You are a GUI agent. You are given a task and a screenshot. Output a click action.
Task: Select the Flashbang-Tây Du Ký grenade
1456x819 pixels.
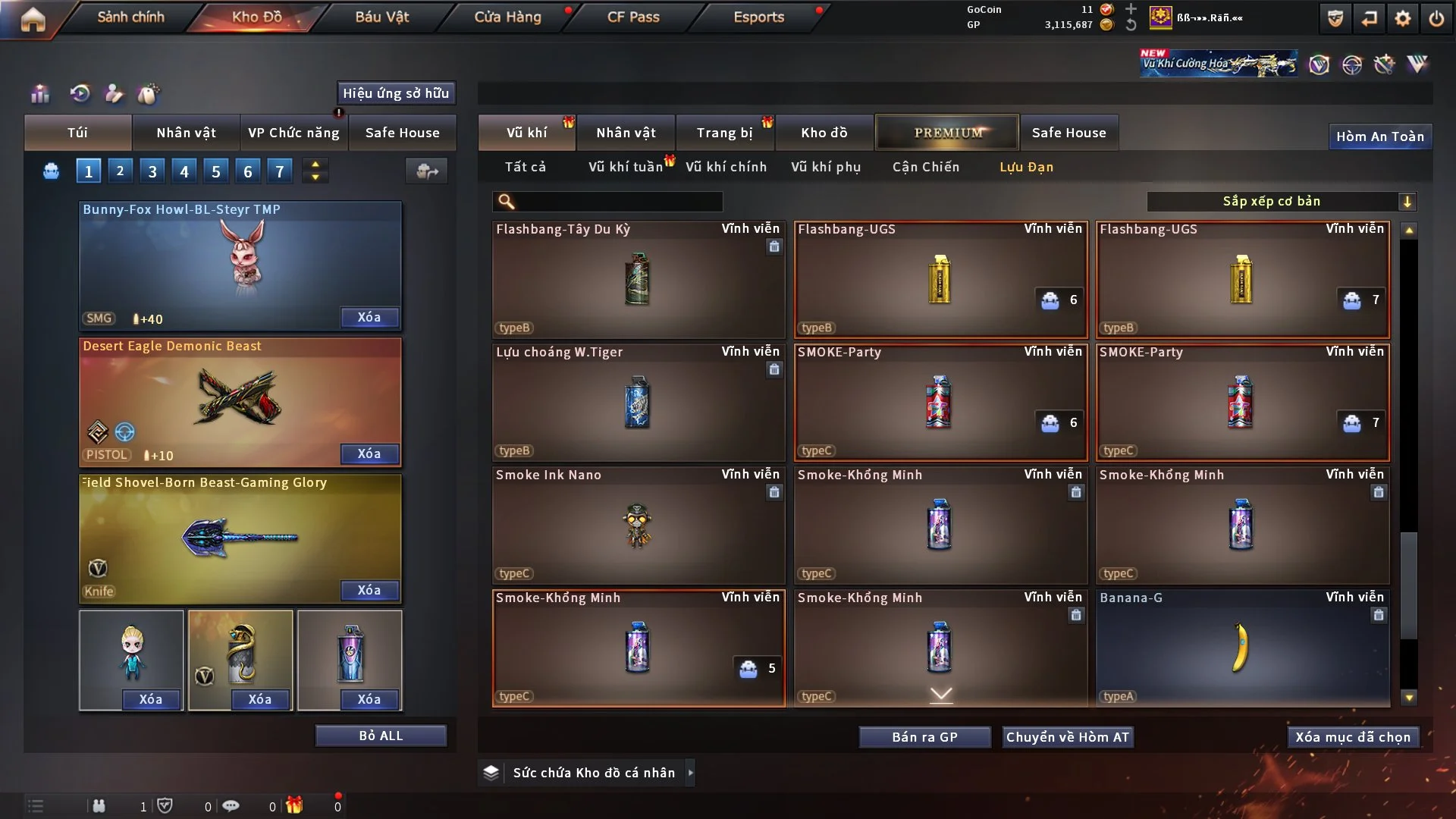click(x=638, y=279)
